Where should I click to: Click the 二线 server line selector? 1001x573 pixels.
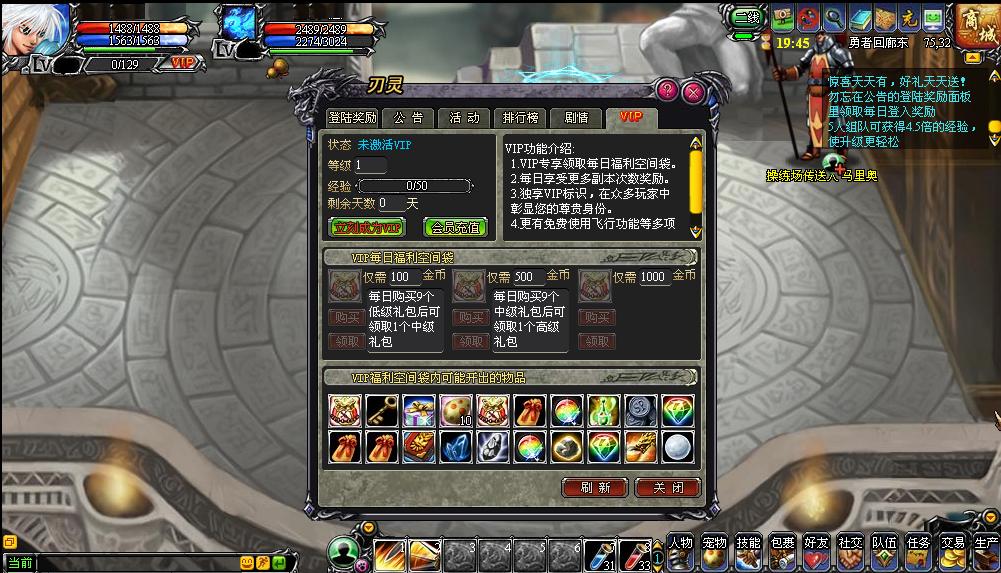tap(746, 18)
